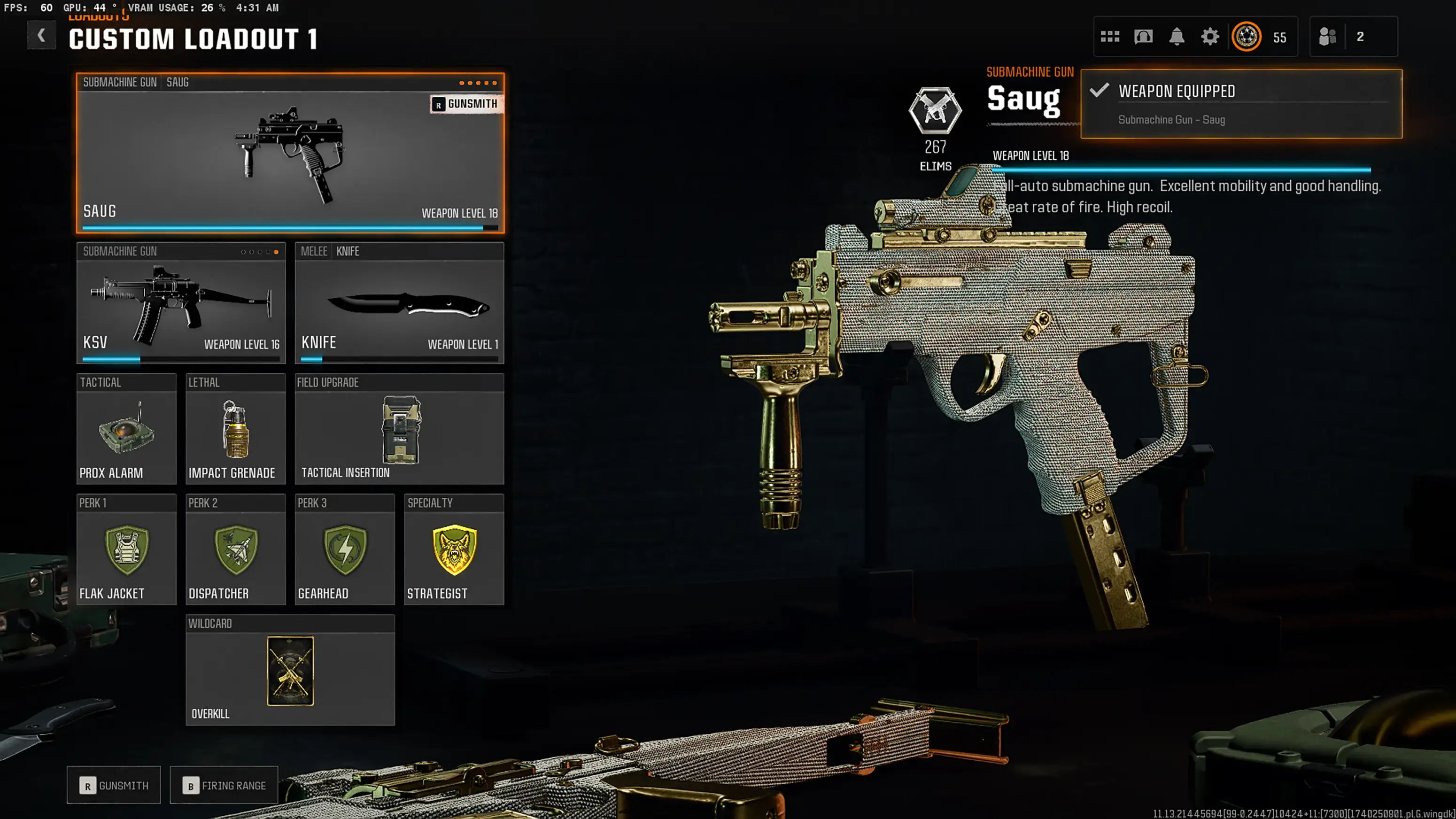This screenshot has width=1456, height=819.
Task: Open the social players panel icon
Action: pyautogui.click(x=1328, y=36)
